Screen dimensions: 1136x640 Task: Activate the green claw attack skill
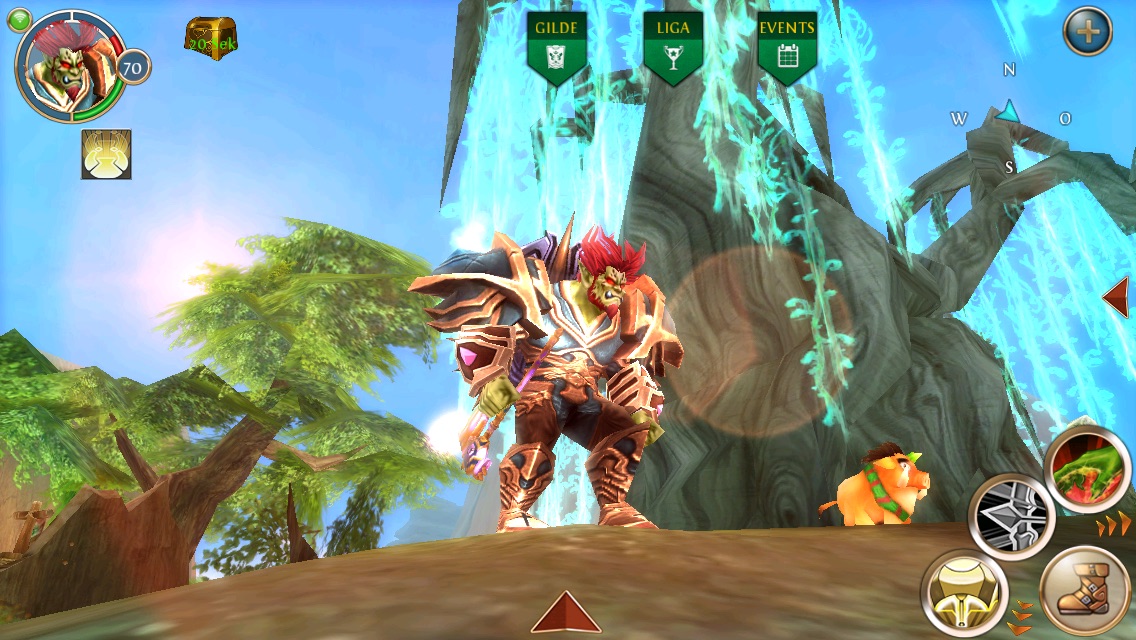click(1087, 469)
